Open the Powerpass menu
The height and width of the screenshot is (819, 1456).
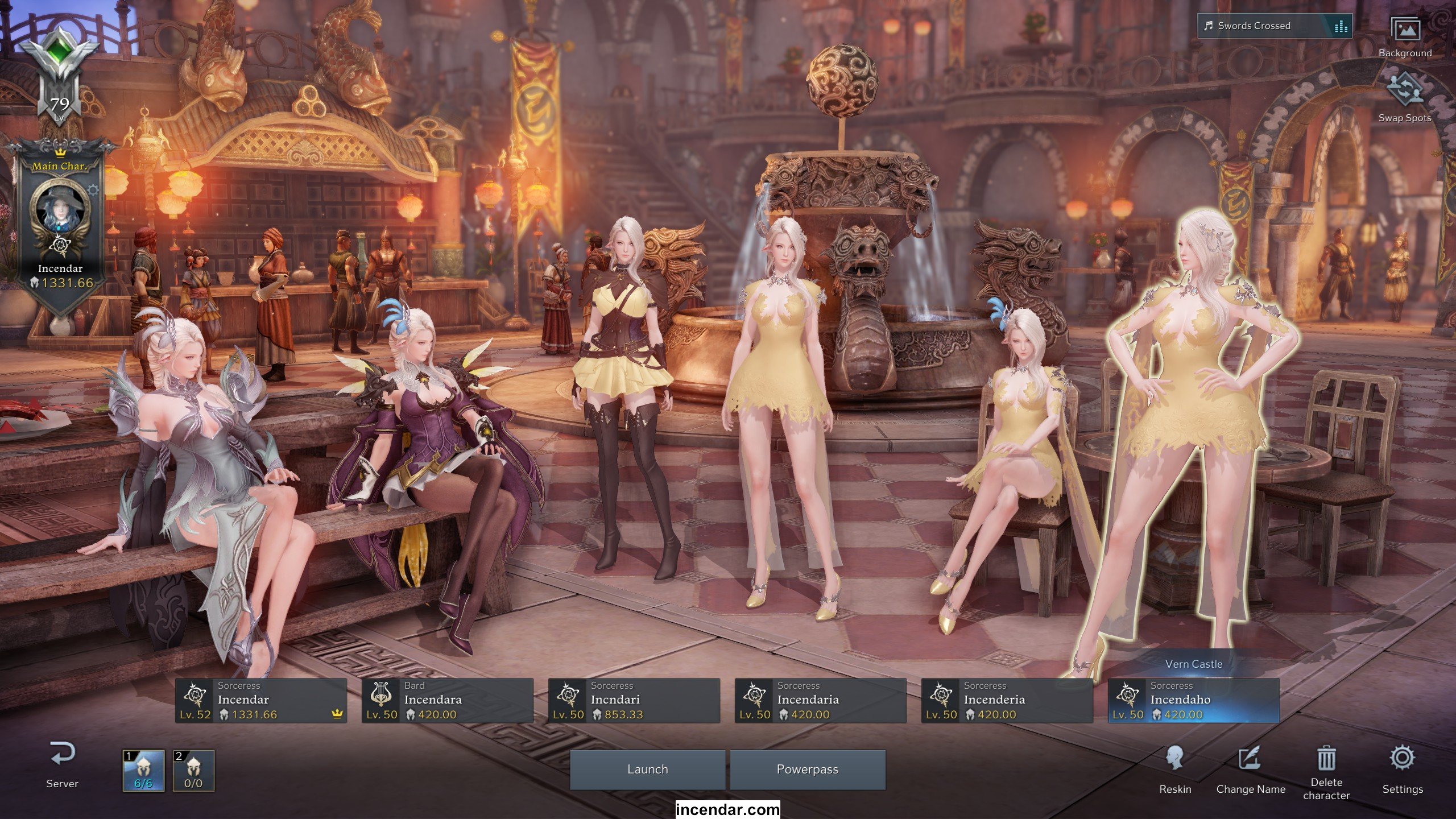coord(807,770)
